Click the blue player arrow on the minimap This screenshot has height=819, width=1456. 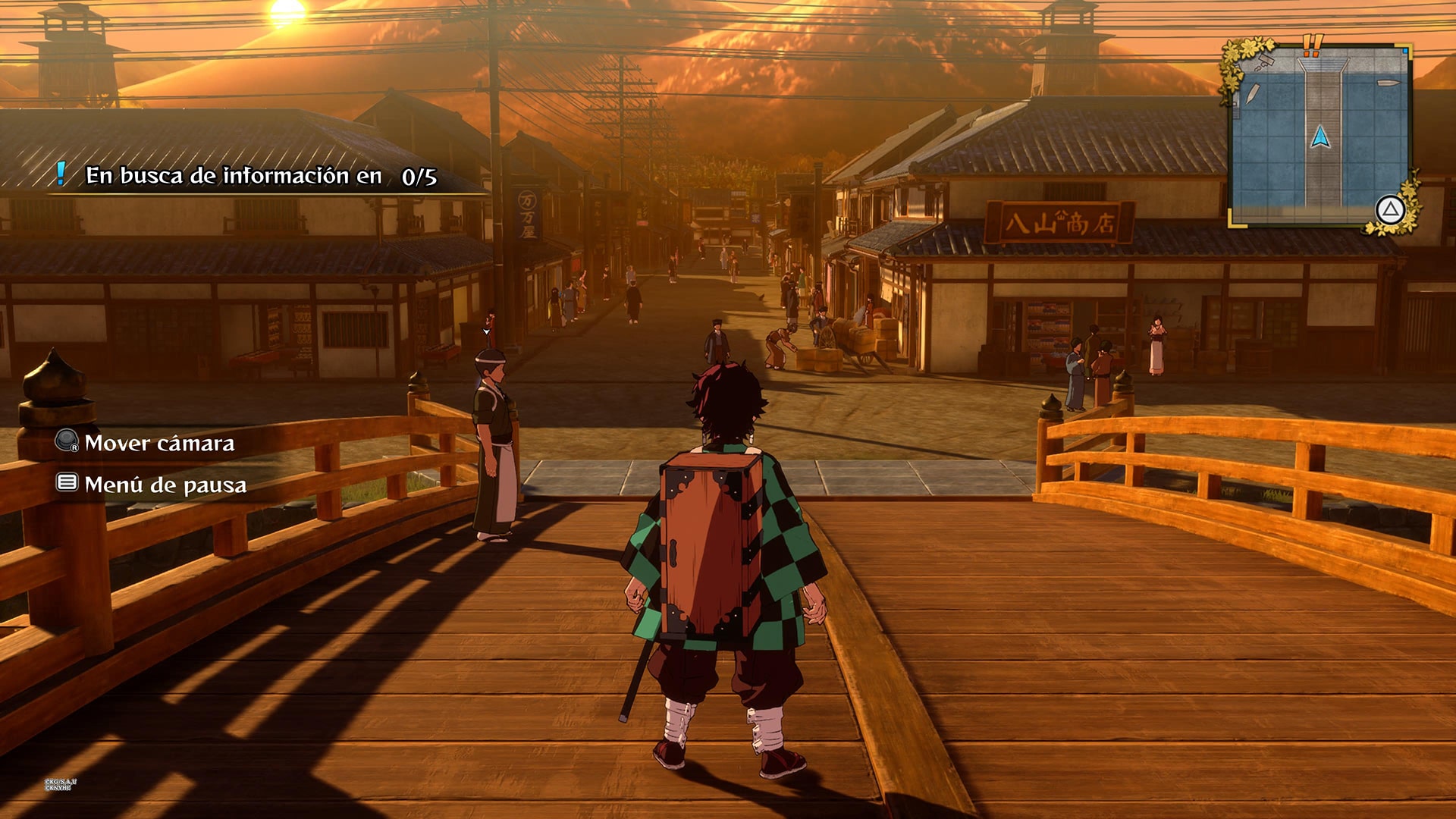1320,137
